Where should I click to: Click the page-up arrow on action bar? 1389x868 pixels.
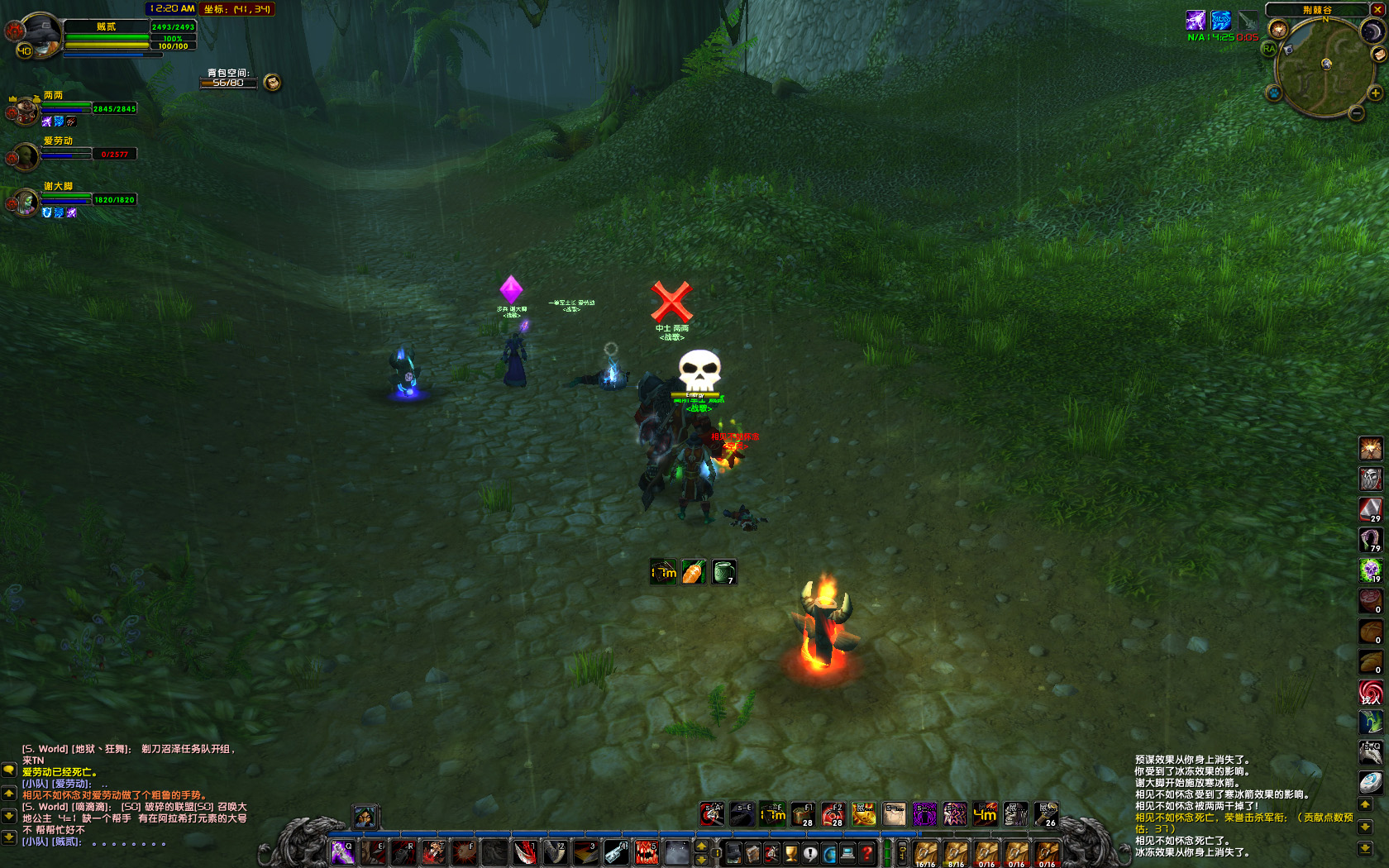click(701, 847)
